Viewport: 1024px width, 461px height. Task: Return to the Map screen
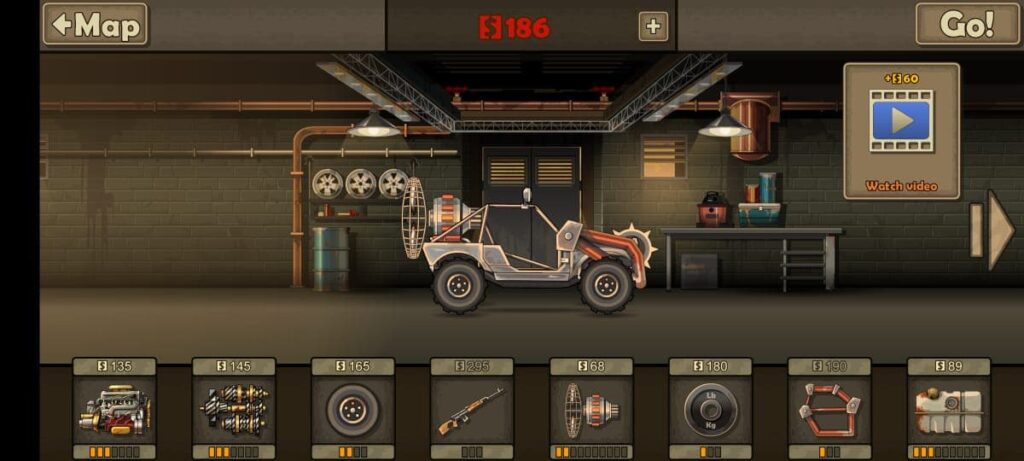(x=95, y=24)
